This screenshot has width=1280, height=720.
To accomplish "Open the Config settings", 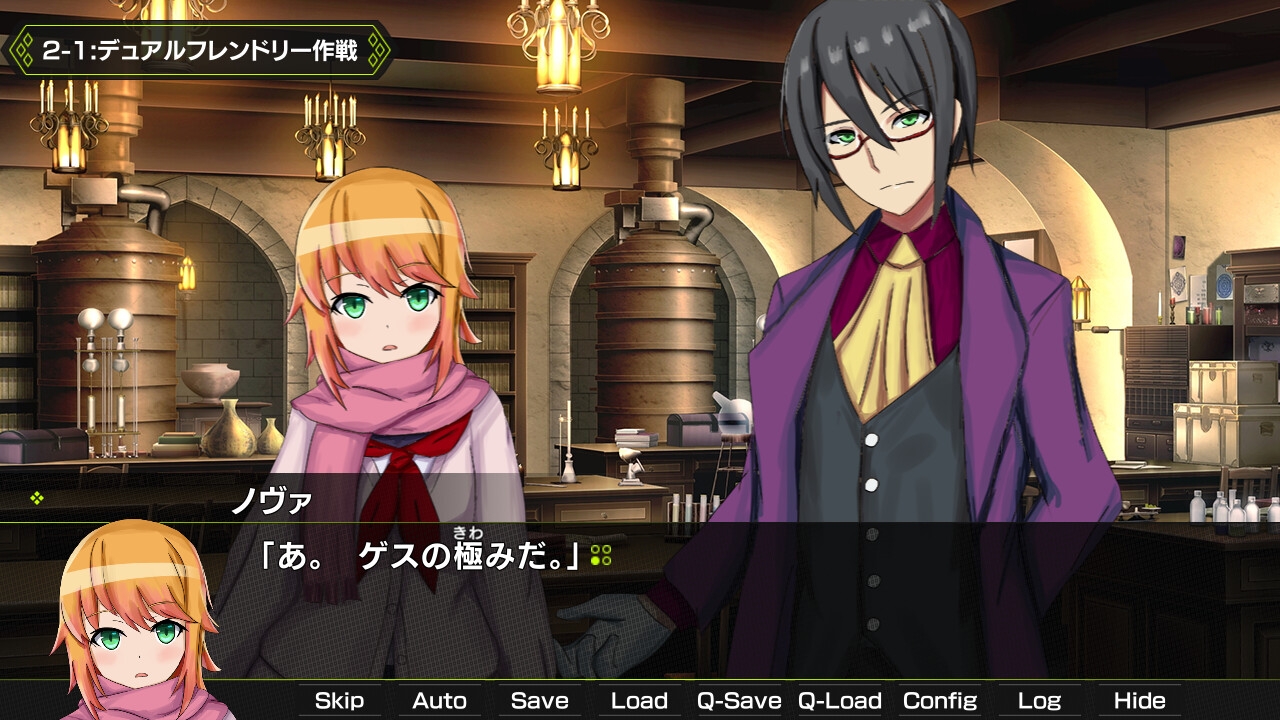I will (939, 701).
